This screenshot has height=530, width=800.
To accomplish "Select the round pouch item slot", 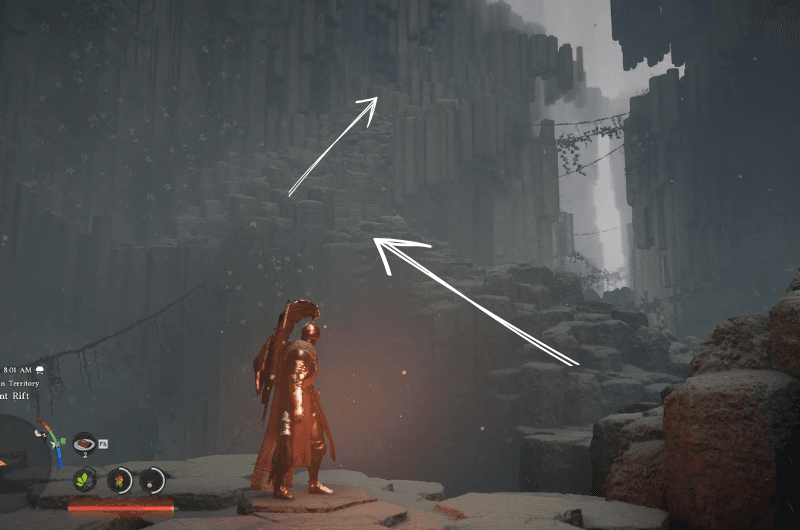I will point(152,480).
